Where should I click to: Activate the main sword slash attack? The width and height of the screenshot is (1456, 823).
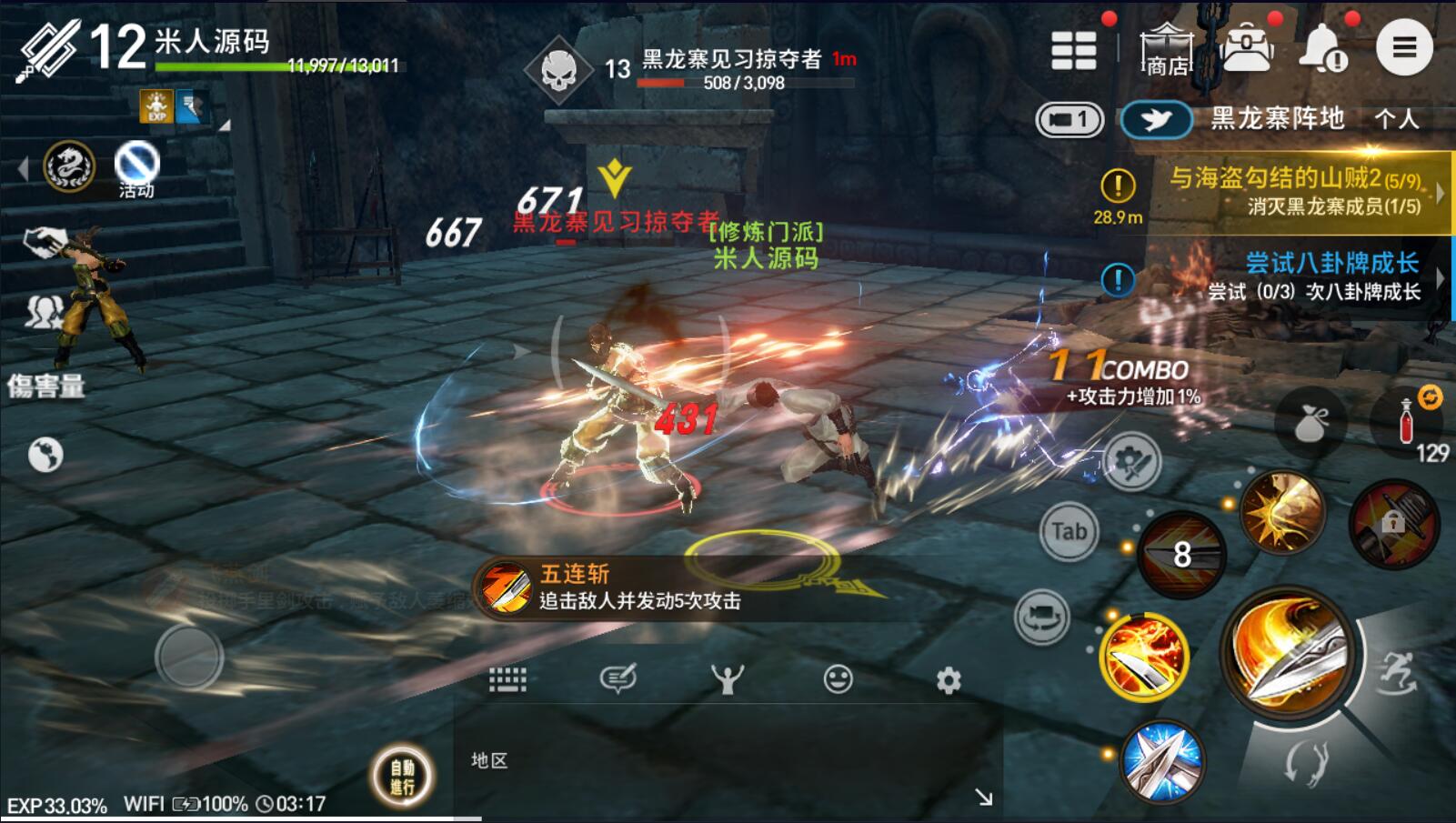pyautogui.click(x=1290, y=655)
